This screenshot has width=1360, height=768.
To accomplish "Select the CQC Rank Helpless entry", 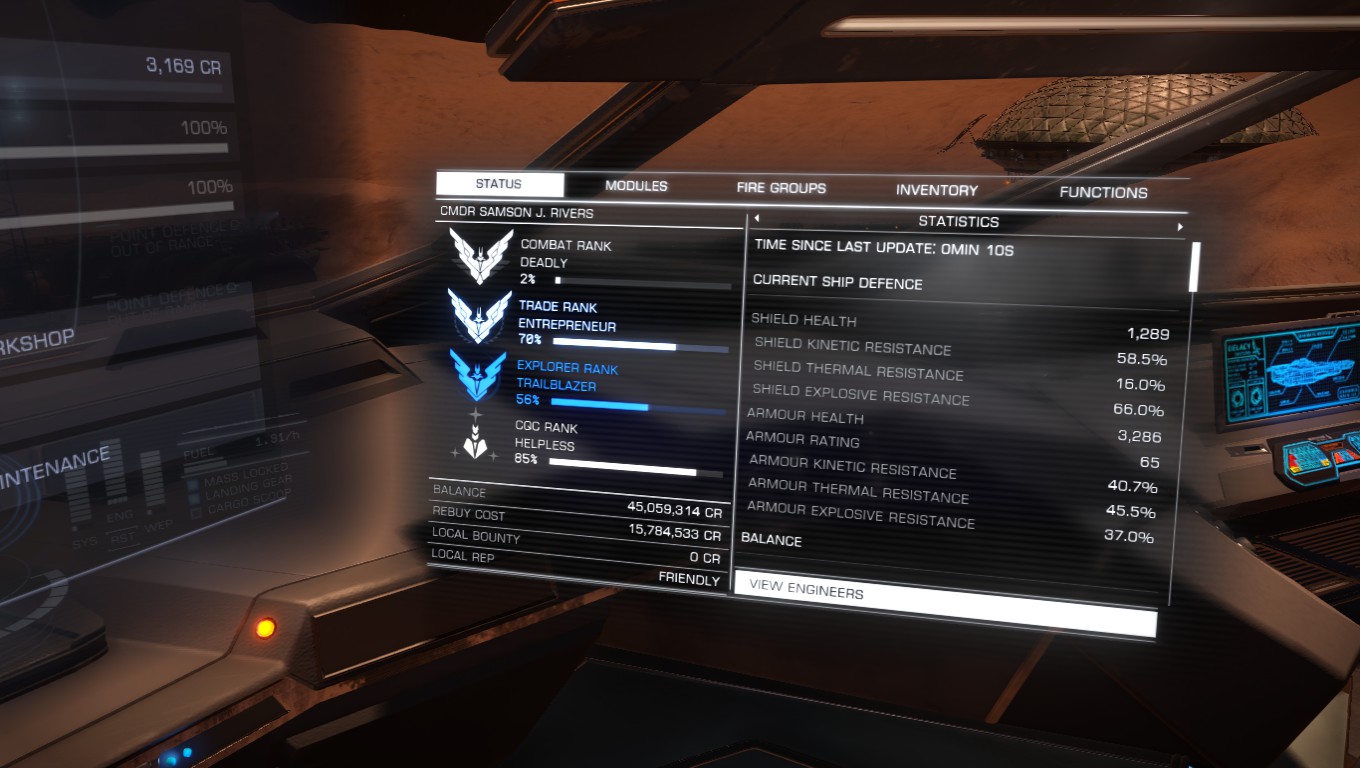I will coord(584,442).
